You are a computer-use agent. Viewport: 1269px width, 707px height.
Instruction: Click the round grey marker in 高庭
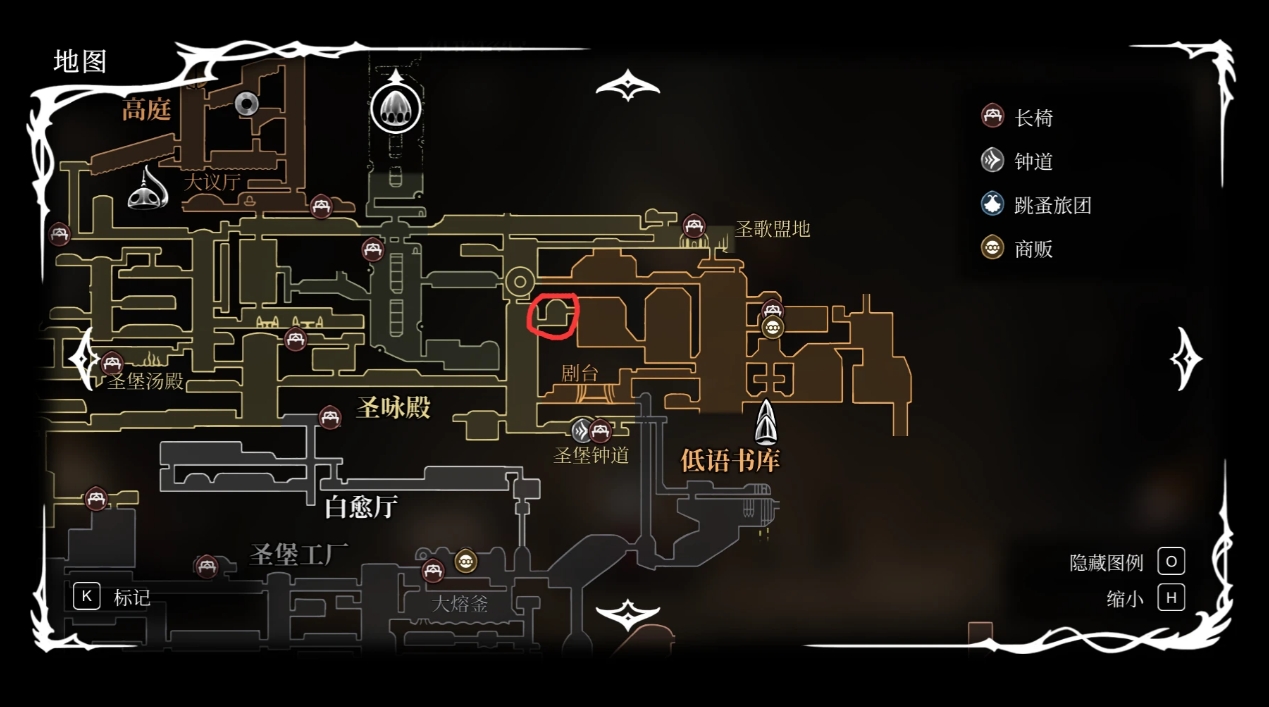(247, 103)
